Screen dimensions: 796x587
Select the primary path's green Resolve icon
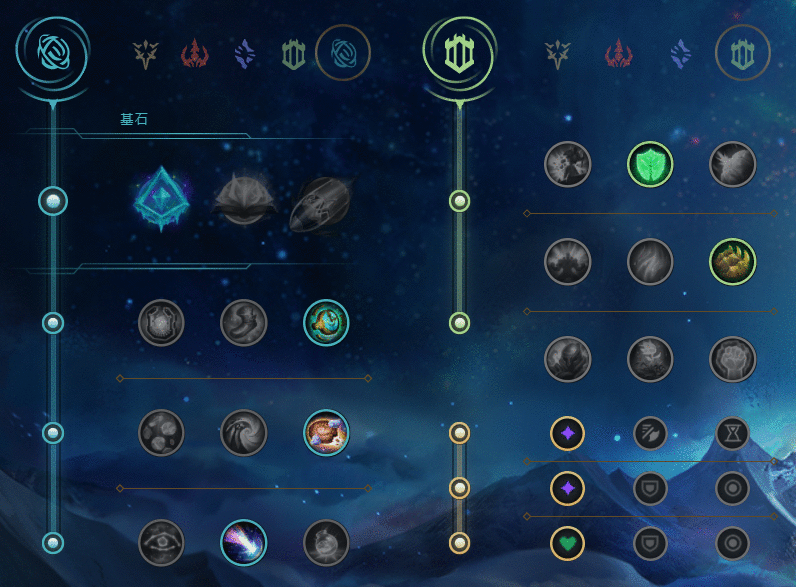[293, 53]
